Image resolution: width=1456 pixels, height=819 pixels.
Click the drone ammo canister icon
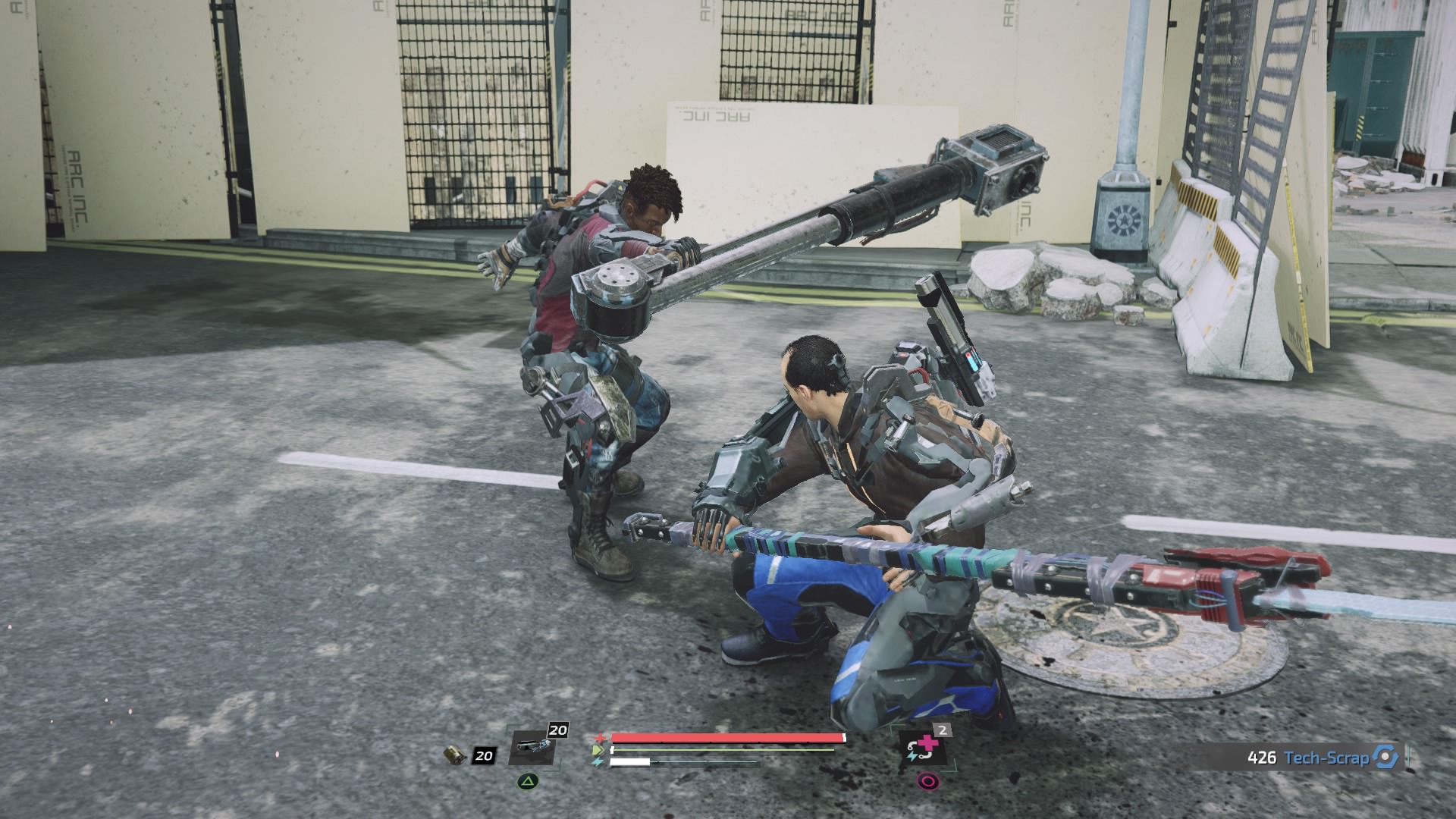click(x=455, y=755)
